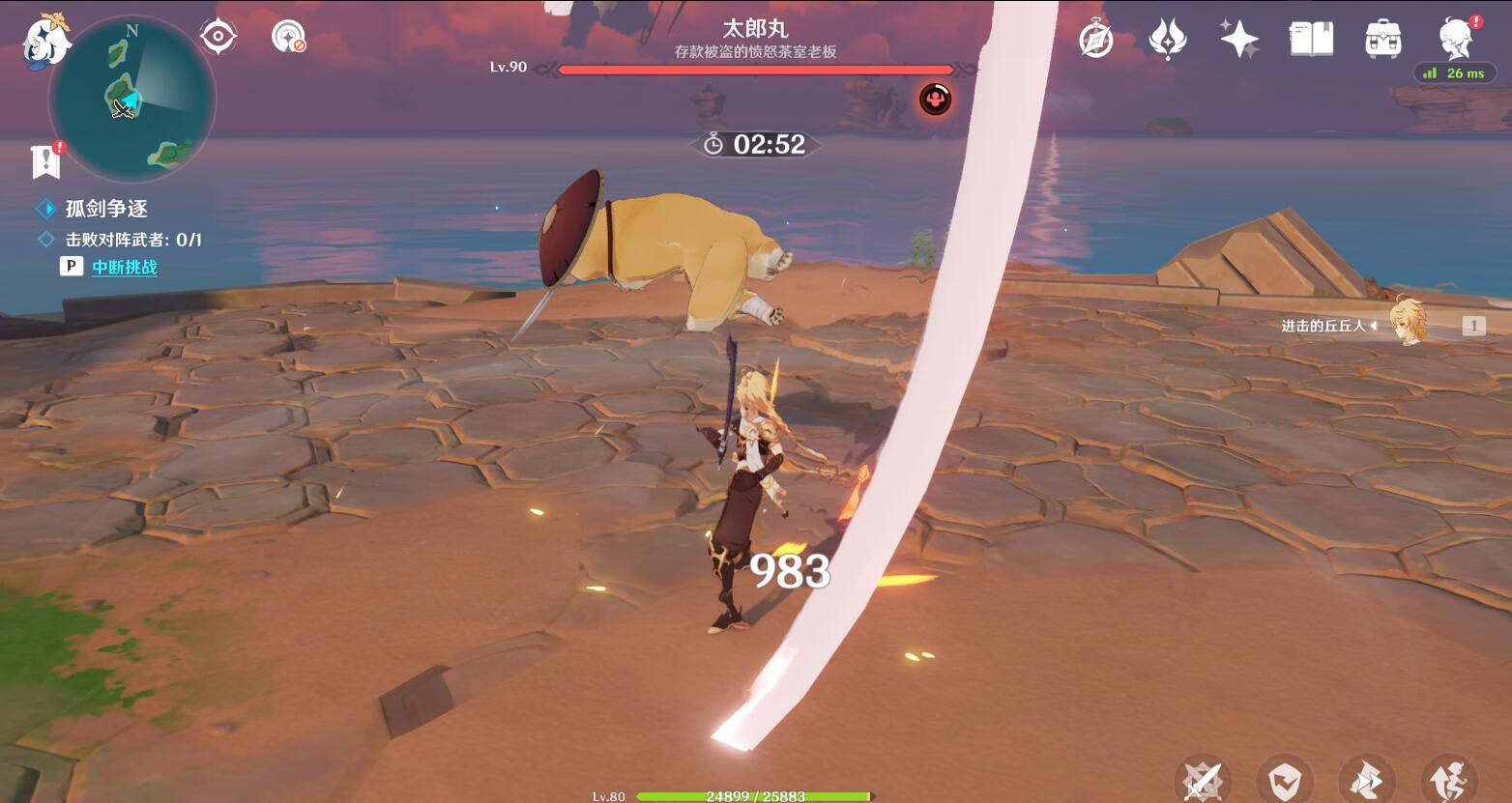This screenshot has width=1512, height=803.
Task: Open the quest banner icon with alert
Action: pos(46,161)
